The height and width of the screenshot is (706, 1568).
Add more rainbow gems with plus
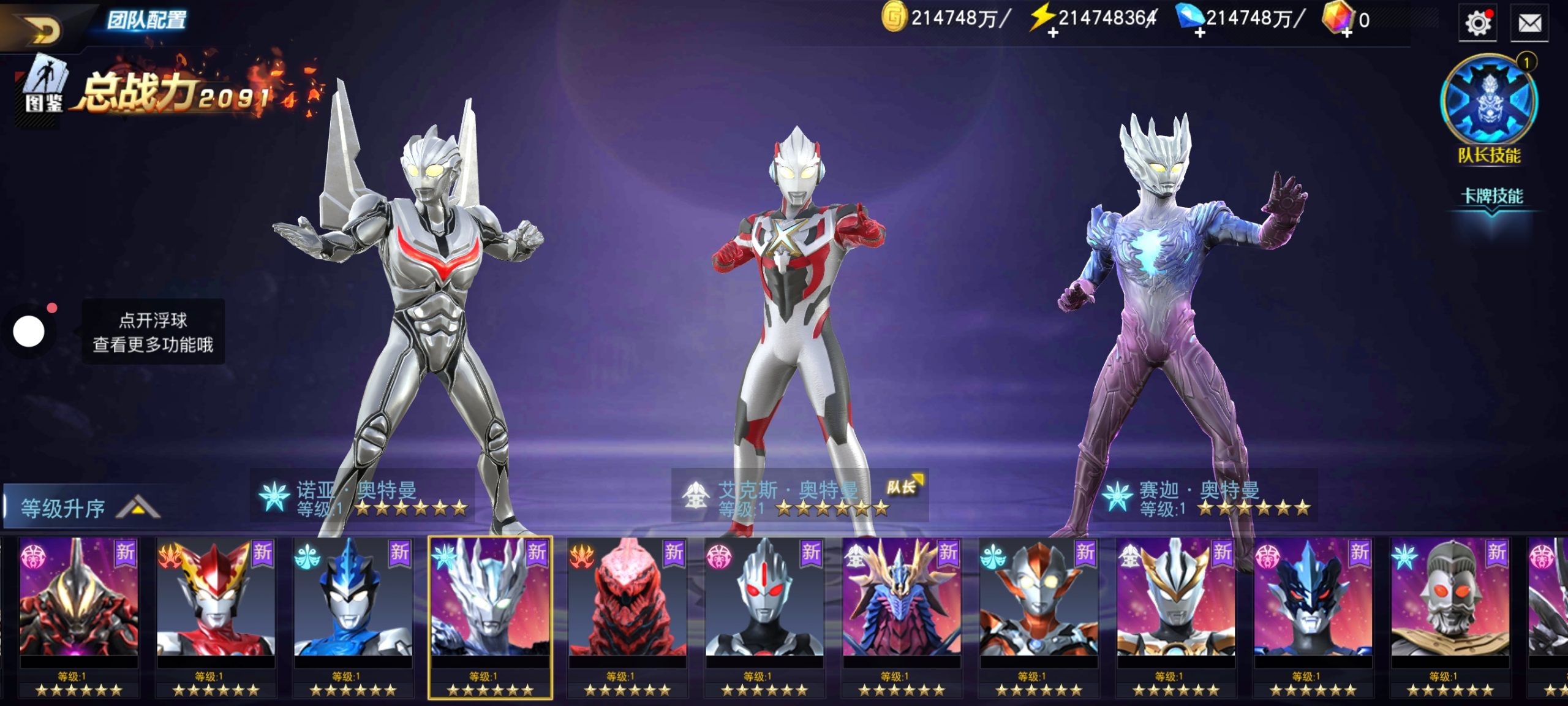1346,32
